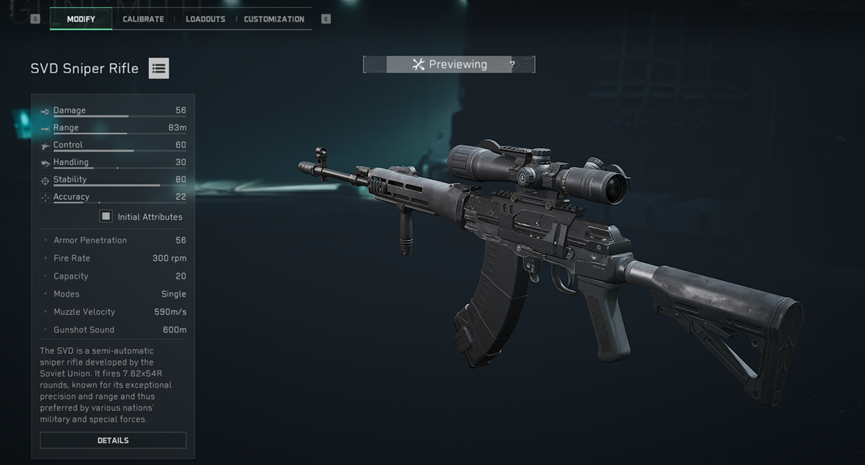Toggle the Initial Attributes checkbox
This screenshot has height=465, width=865.
tap(106, 216)
